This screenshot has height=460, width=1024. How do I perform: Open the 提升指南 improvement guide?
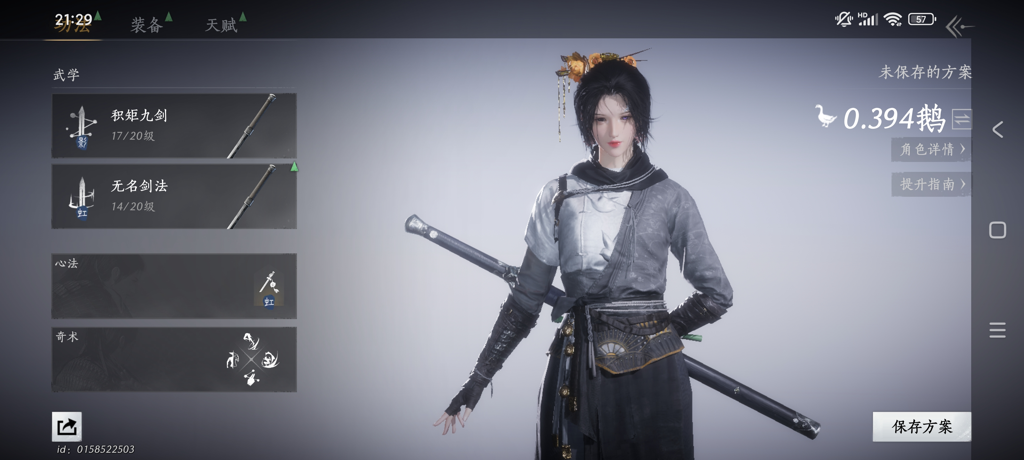pyautogui.click(x=931, y=184)
